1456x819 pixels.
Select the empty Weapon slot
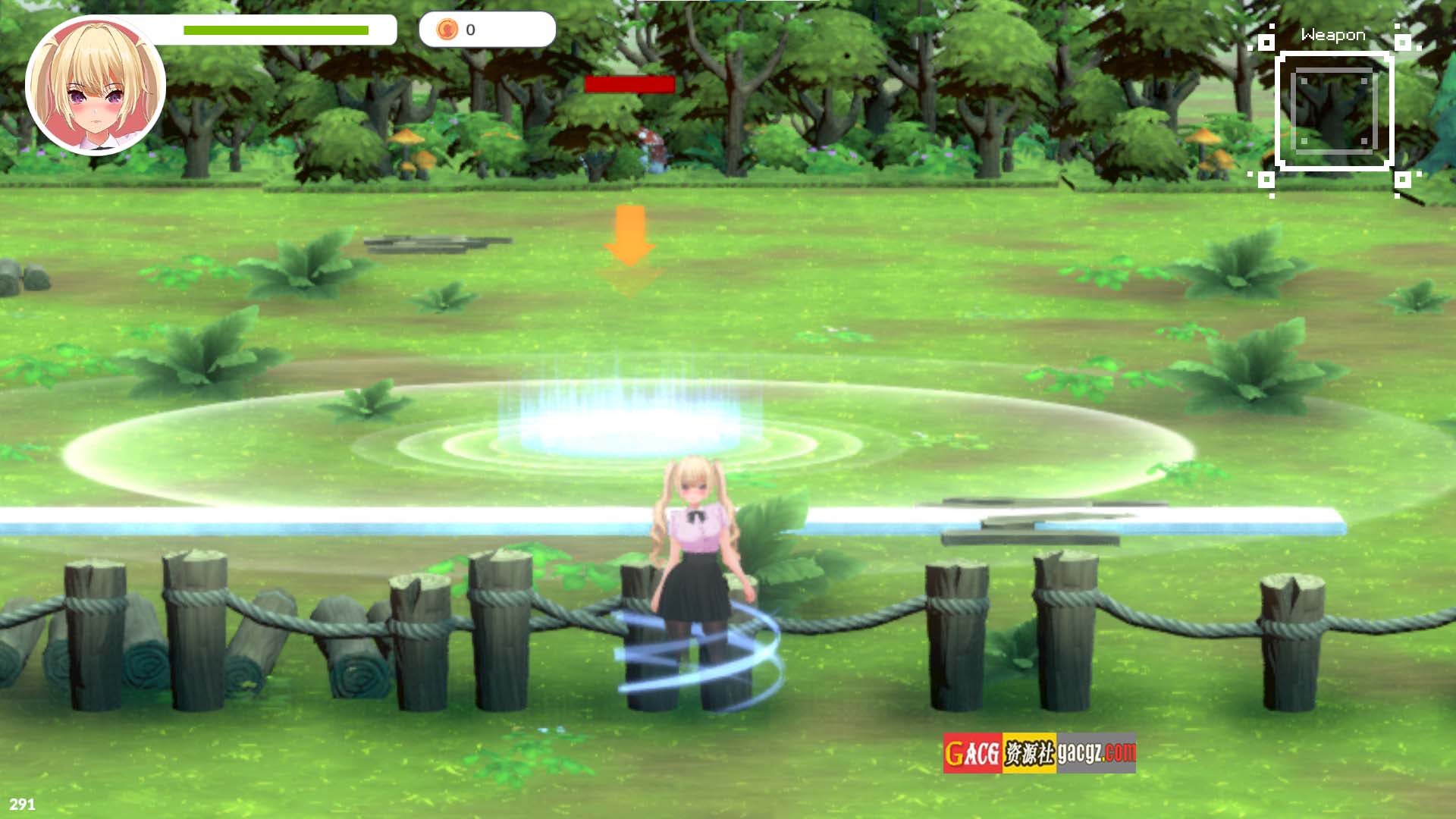(1334, 111)
